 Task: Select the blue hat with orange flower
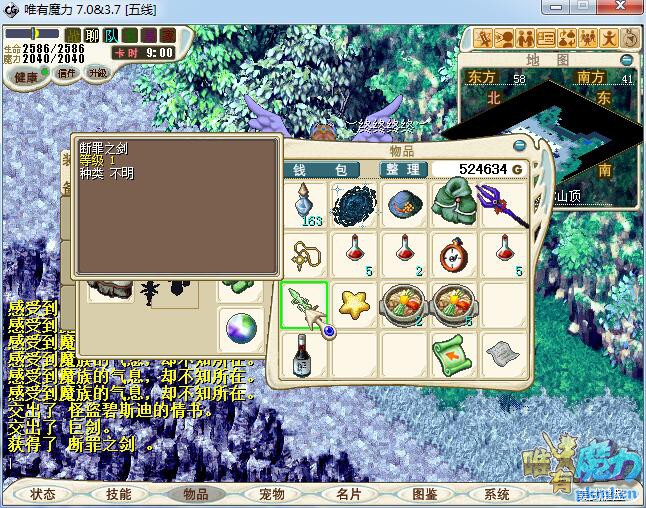coord(405,203)
